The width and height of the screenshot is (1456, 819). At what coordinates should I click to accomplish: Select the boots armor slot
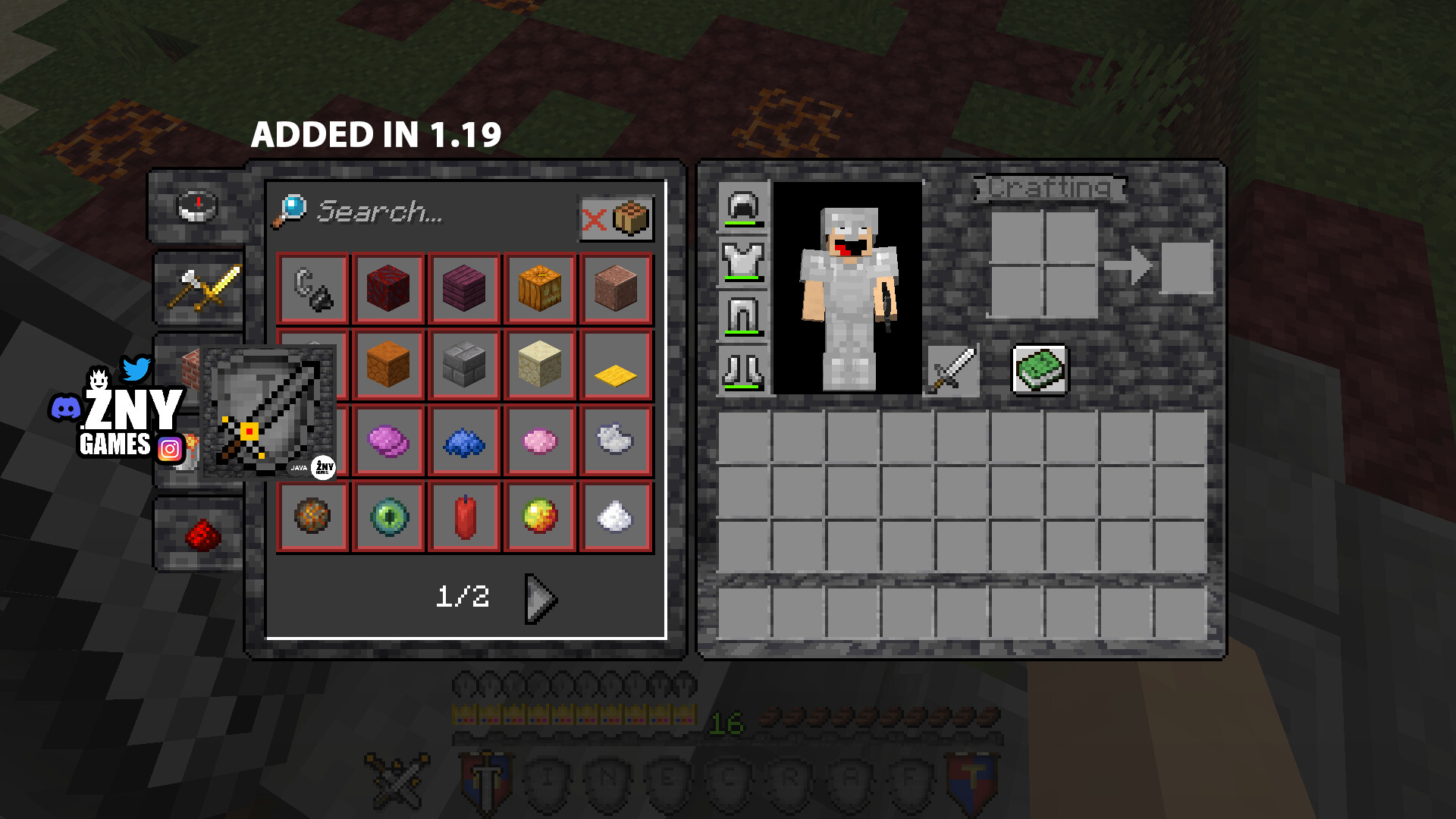pos(743,371)
